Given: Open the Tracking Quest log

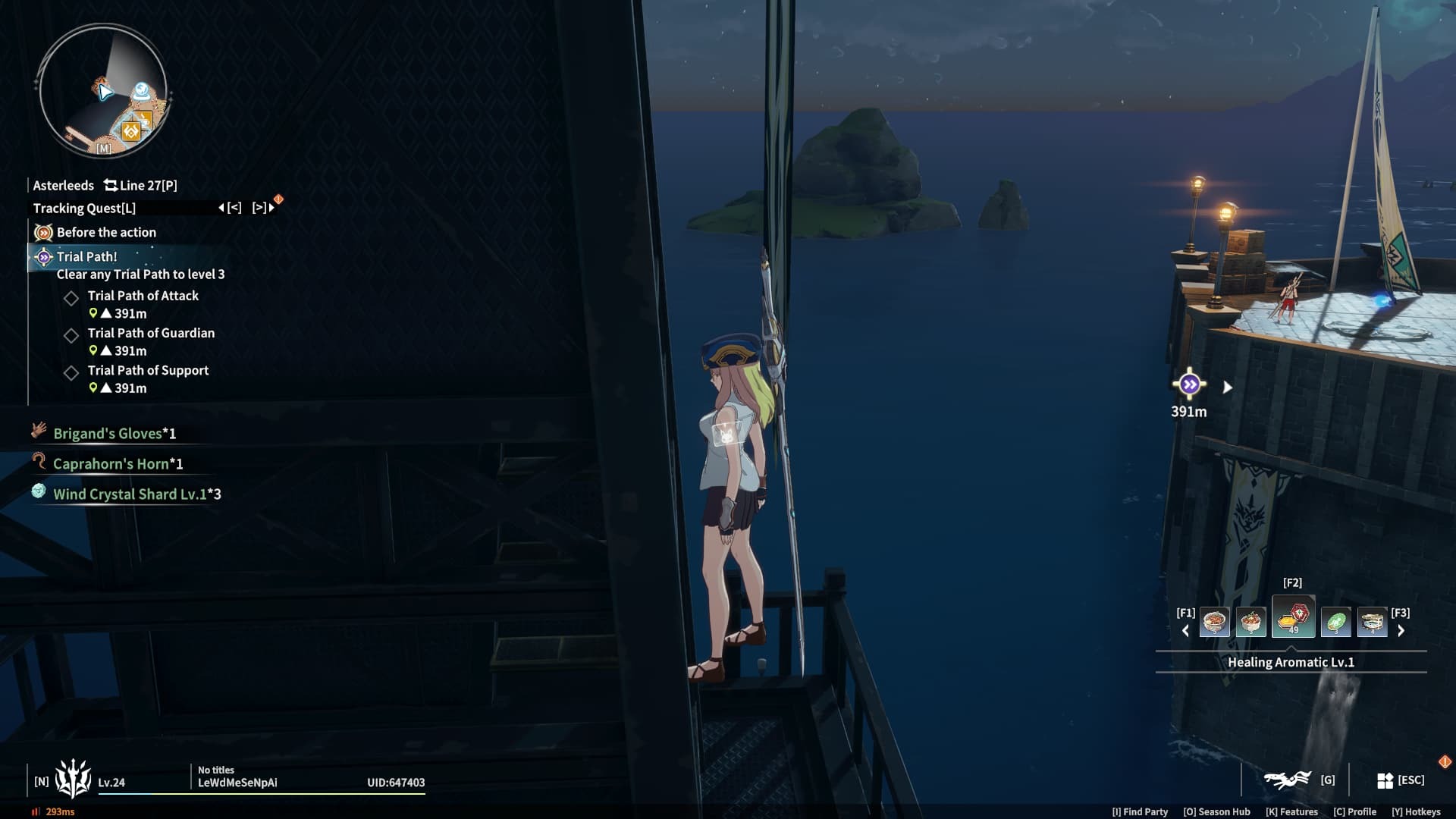Looking at the screenshot, I should tap(84, 208).
